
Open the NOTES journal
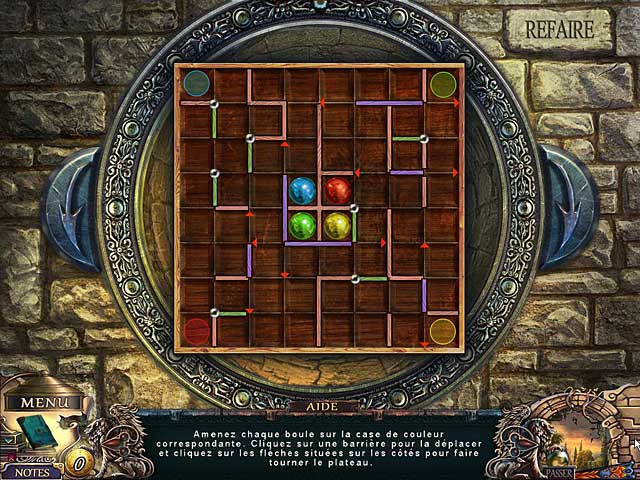30,471
